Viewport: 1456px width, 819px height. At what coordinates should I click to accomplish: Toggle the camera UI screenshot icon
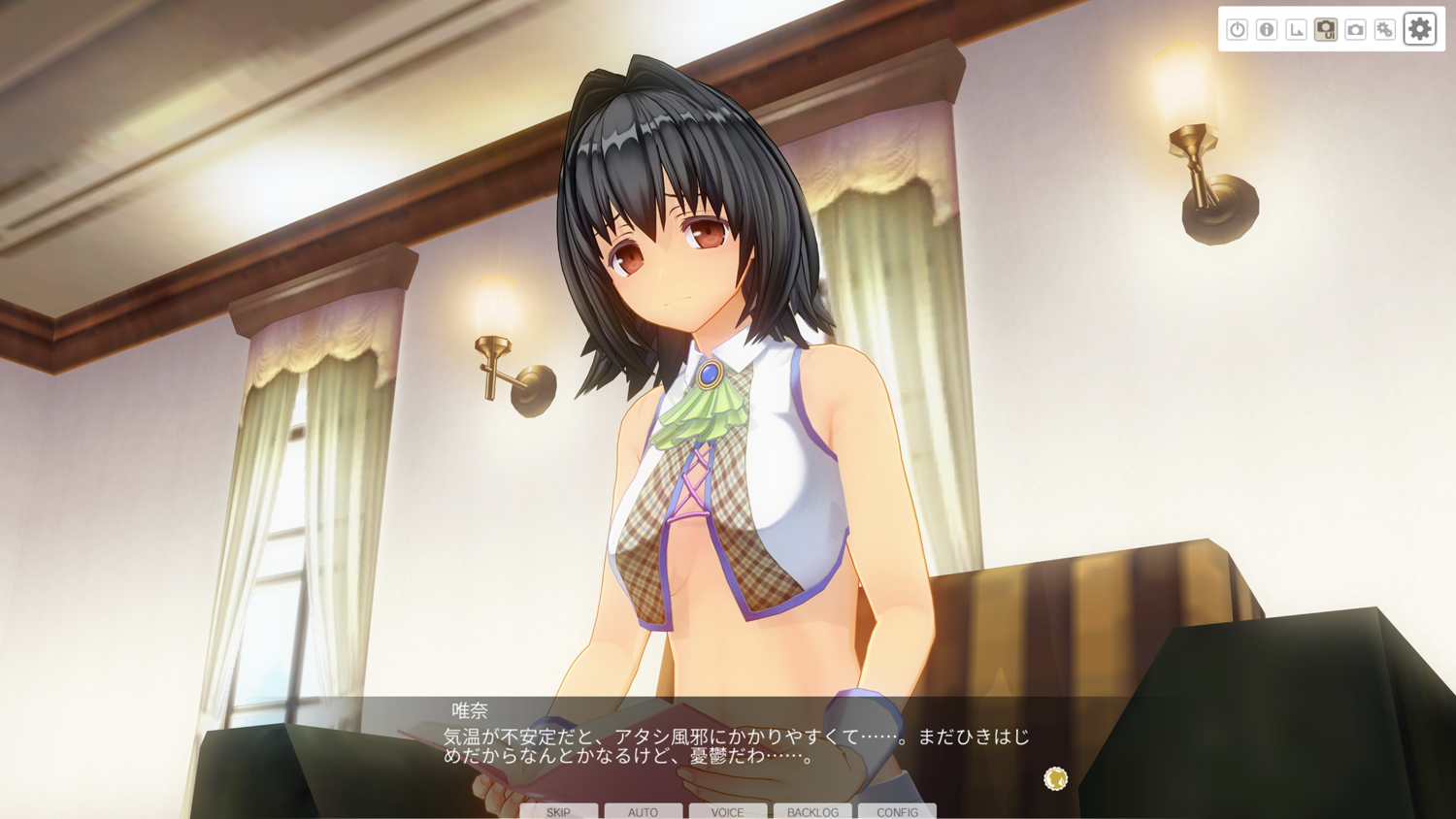[x=1326, y=29]
